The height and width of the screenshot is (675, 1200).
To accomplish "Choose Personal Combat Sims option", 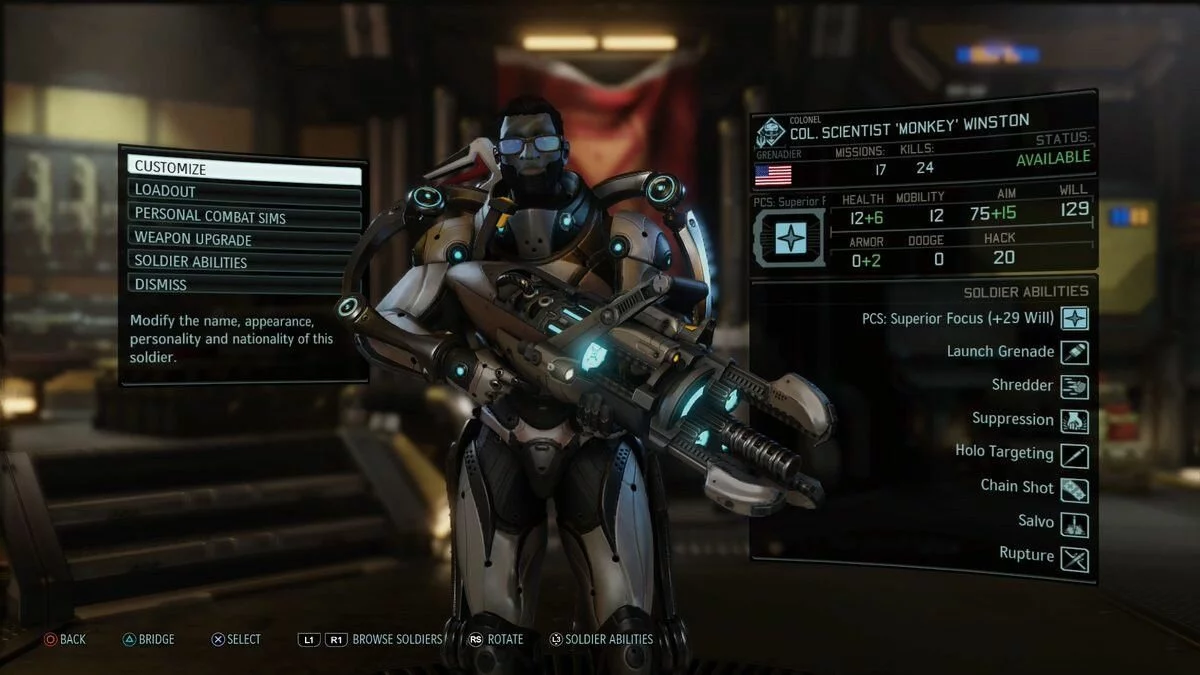I will click(244, 214).
